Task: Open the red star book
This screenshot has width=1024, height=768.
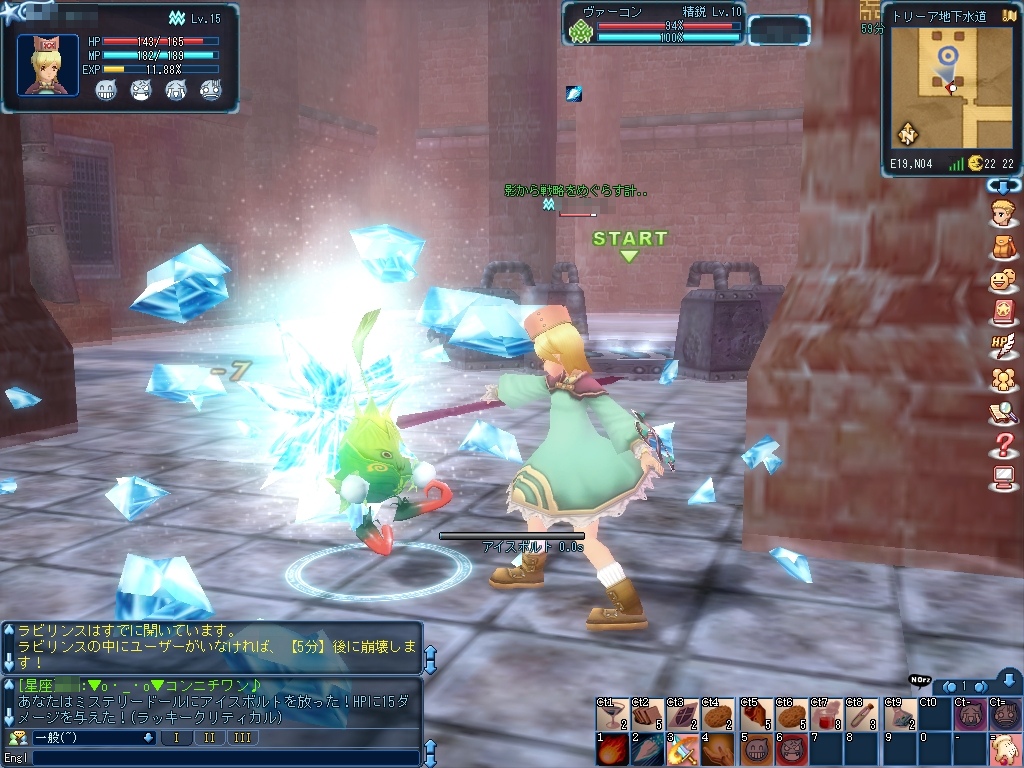Action: click(x=1001, y=314)
